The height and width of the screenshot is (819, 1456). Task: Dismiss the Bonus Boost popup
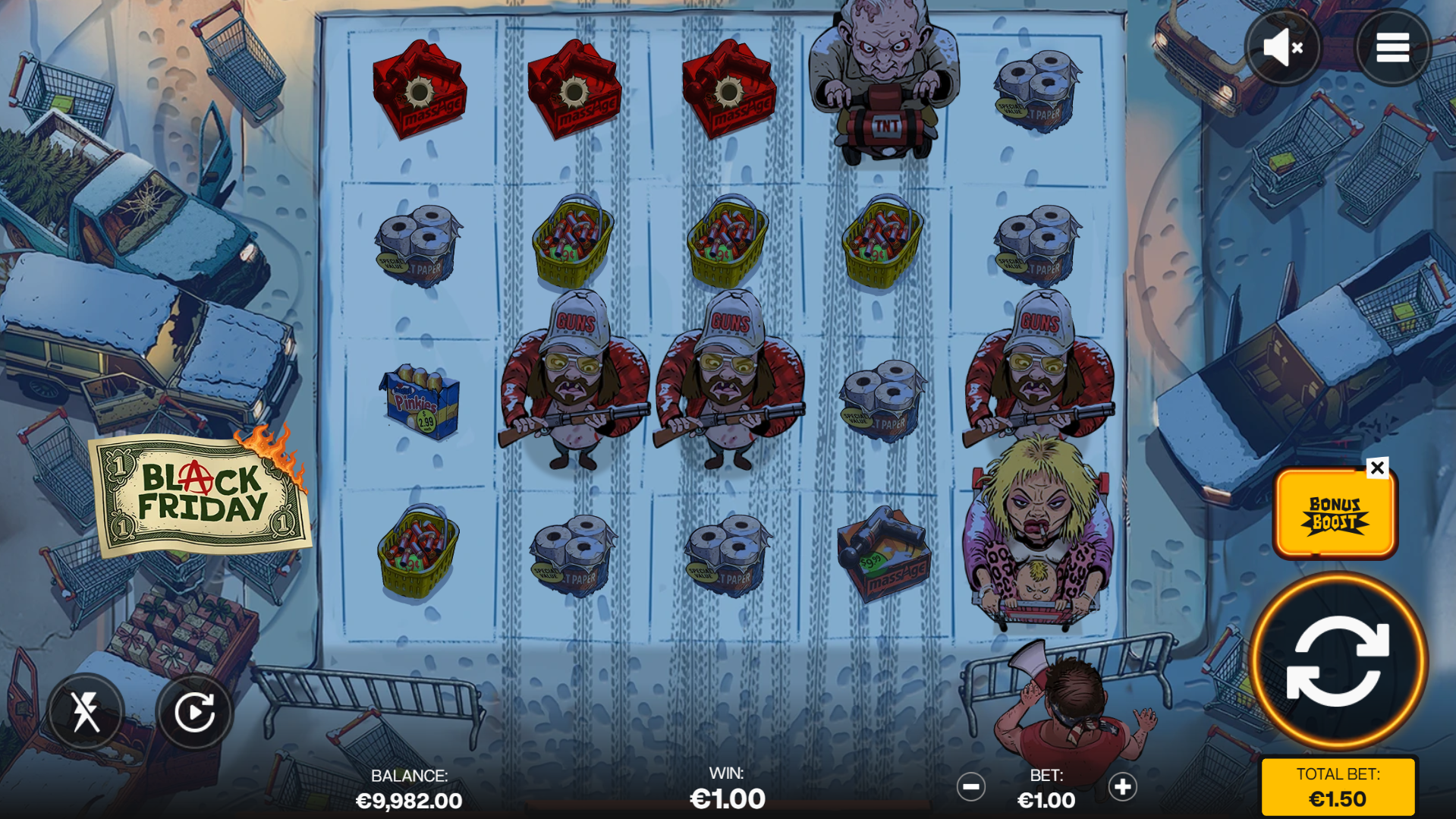tap(1378, 468)
